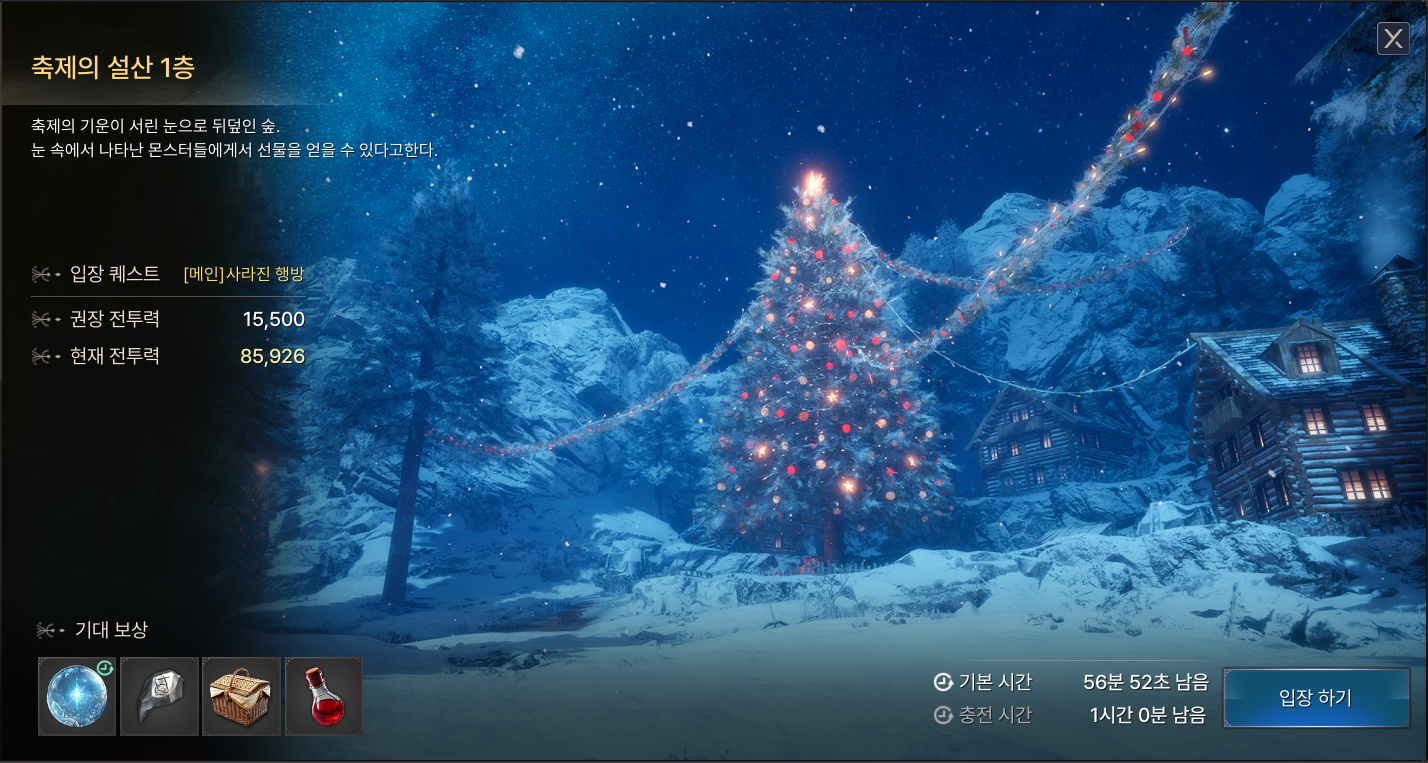Select the glowing blue orb reward
Viewport: 1428px width, 763px height.
[77, 696]
